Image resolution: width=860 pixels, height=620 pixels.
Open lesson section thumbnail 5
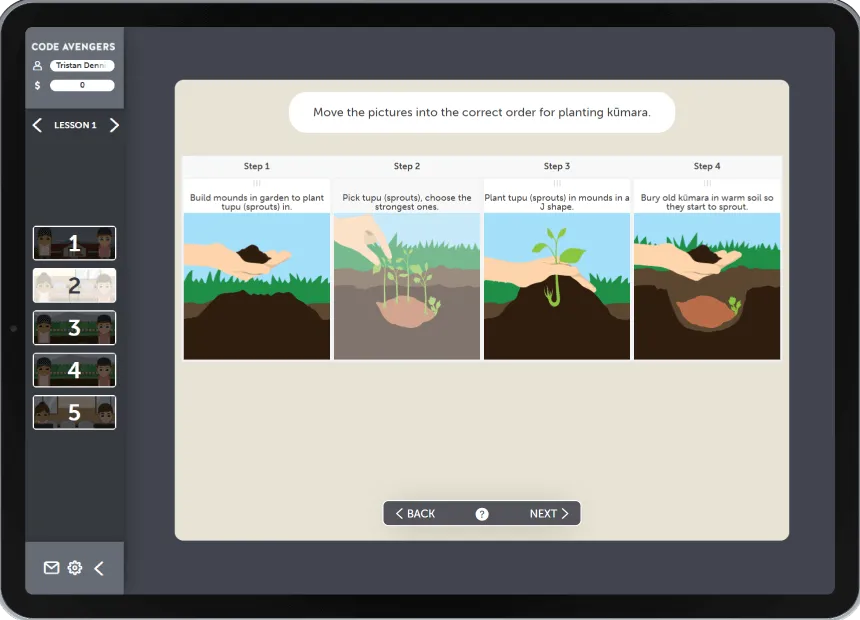pos(74,412)
